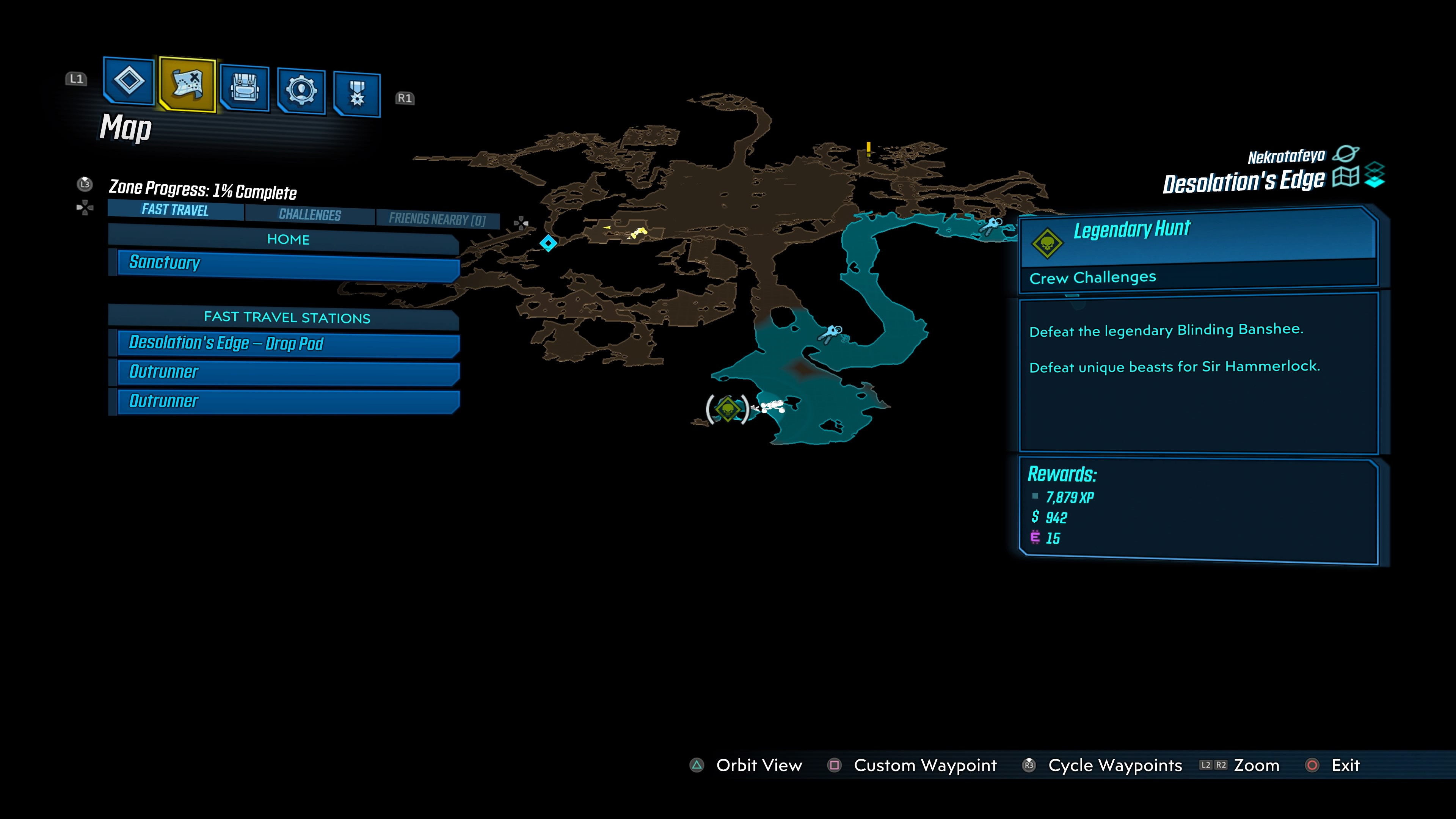This screenshot has height=819, width=1456.
Task: Open the Missions diamond tab
Action: click(x=129, y=81)
